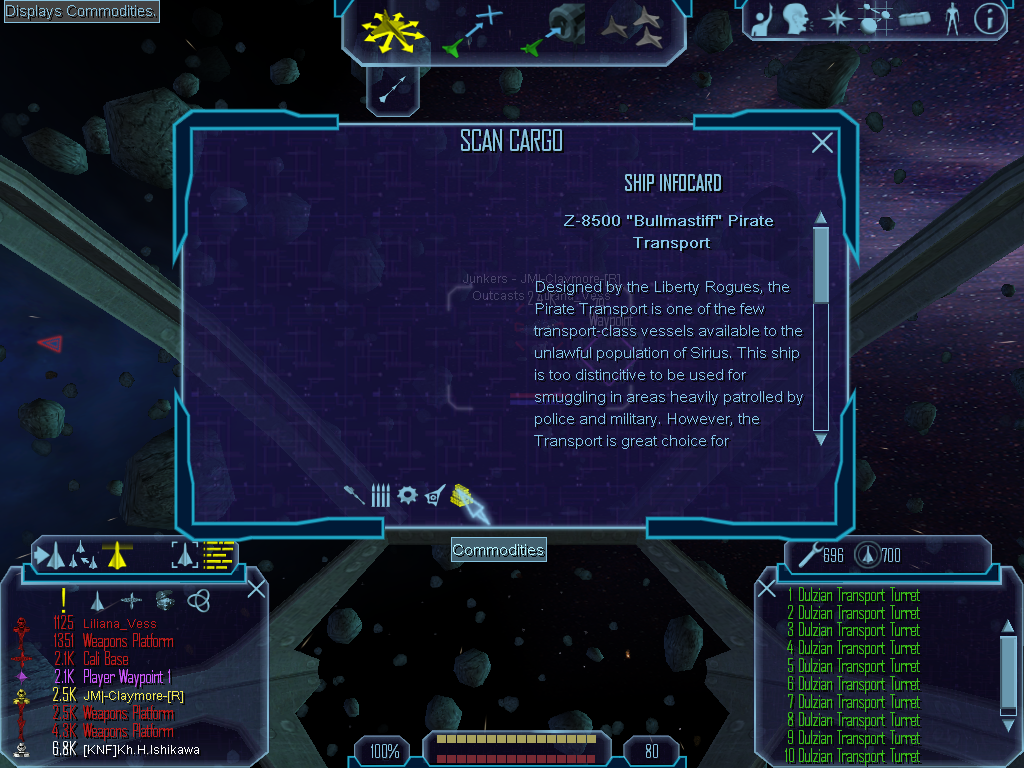1024x768 pixels.
Task: Show the Commodities cargo filter
Action: [461, 494]
